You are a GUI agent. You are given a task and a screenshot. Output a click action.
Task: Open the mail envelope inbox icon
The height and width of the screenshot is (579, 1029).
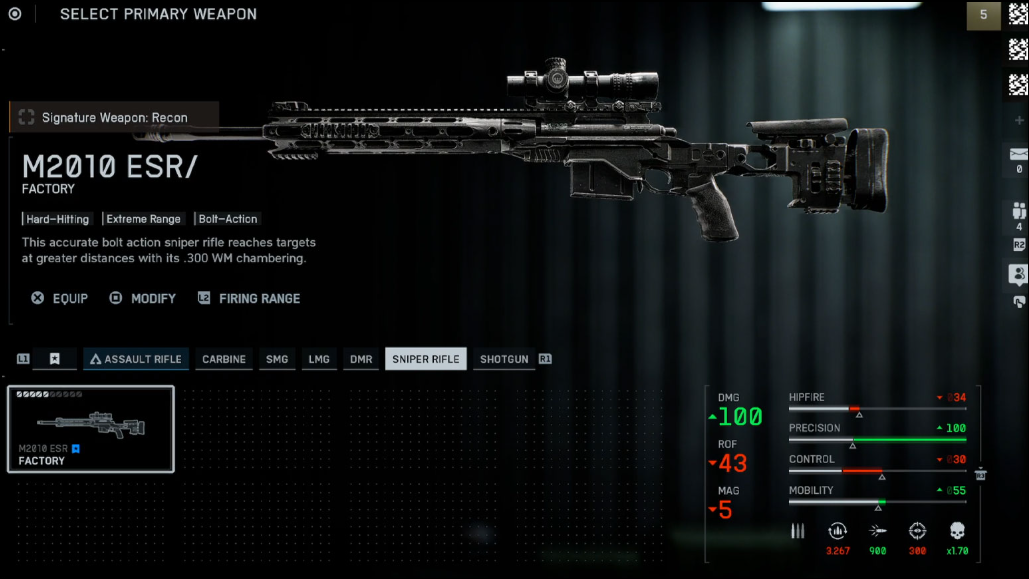click(1018, 153)
